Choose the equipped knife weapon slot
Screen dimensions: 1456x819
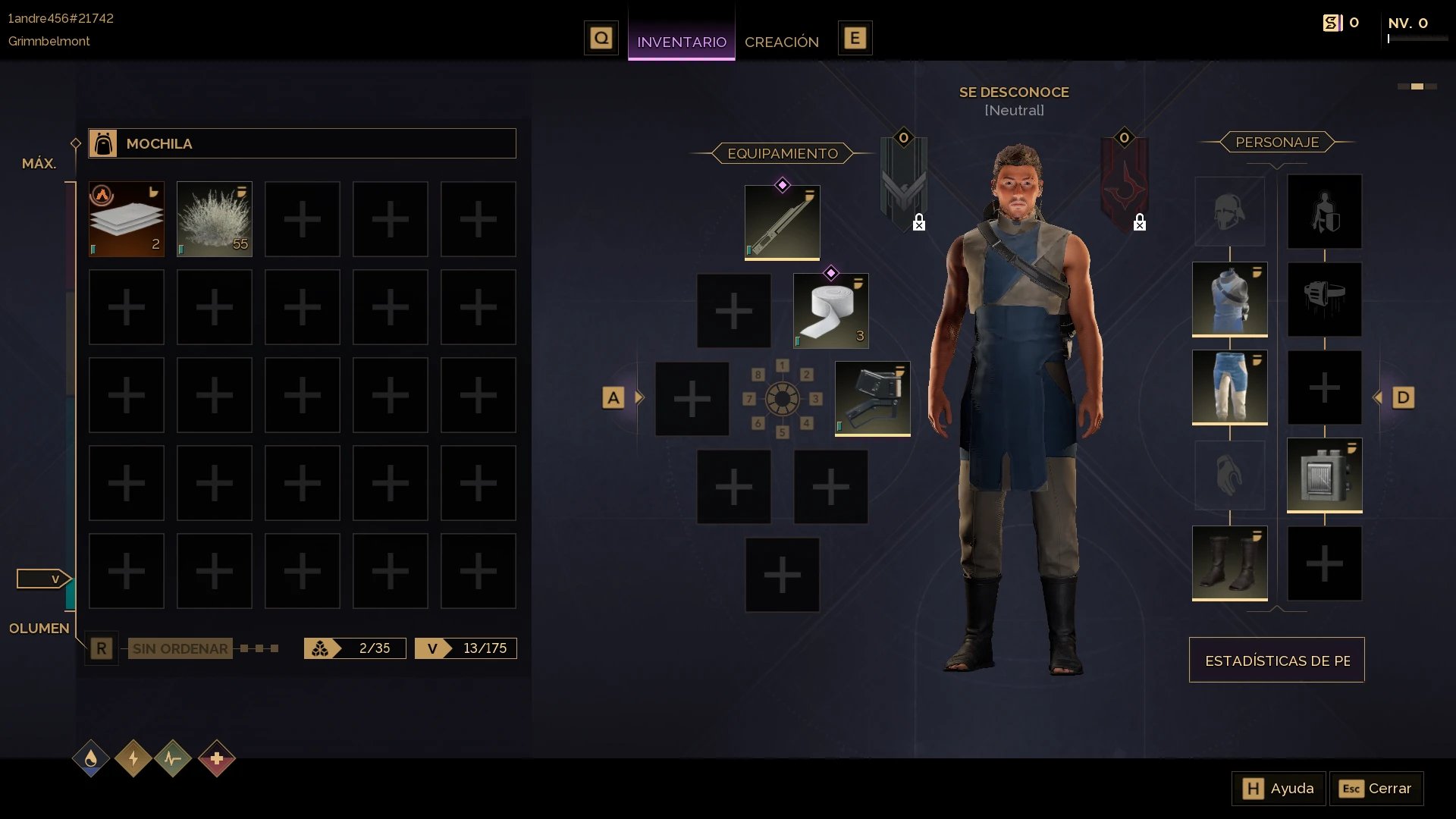(x=782, y=222)
